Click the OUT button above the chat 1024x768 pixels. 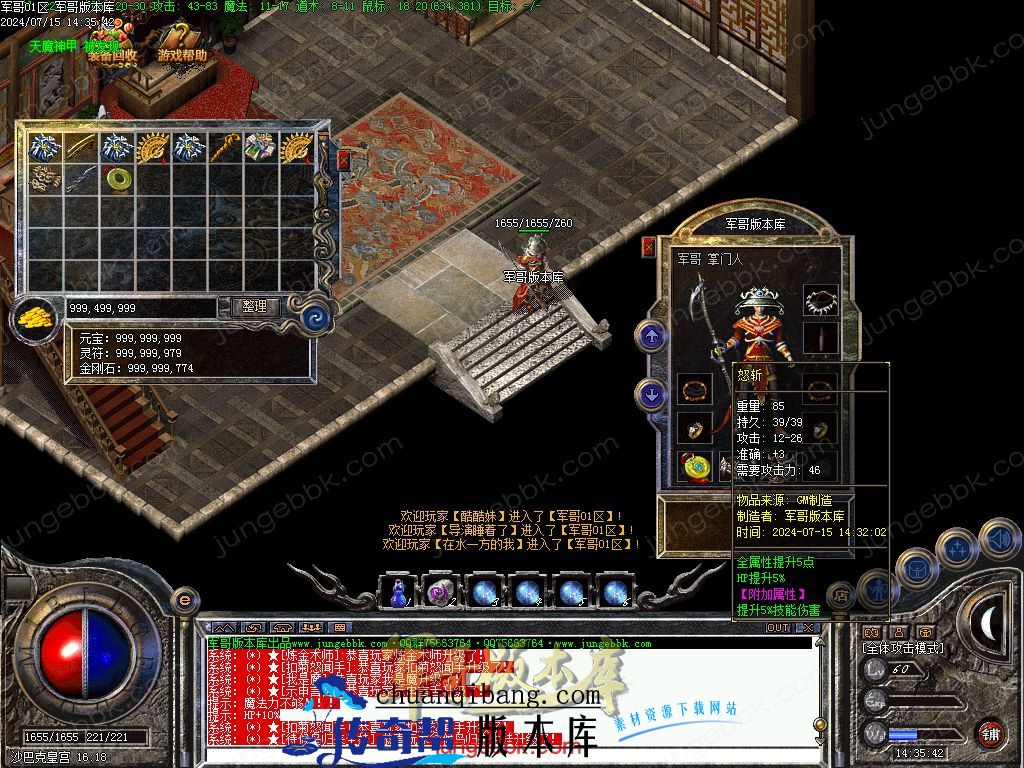pyautogui.click(x=778, y=628)
